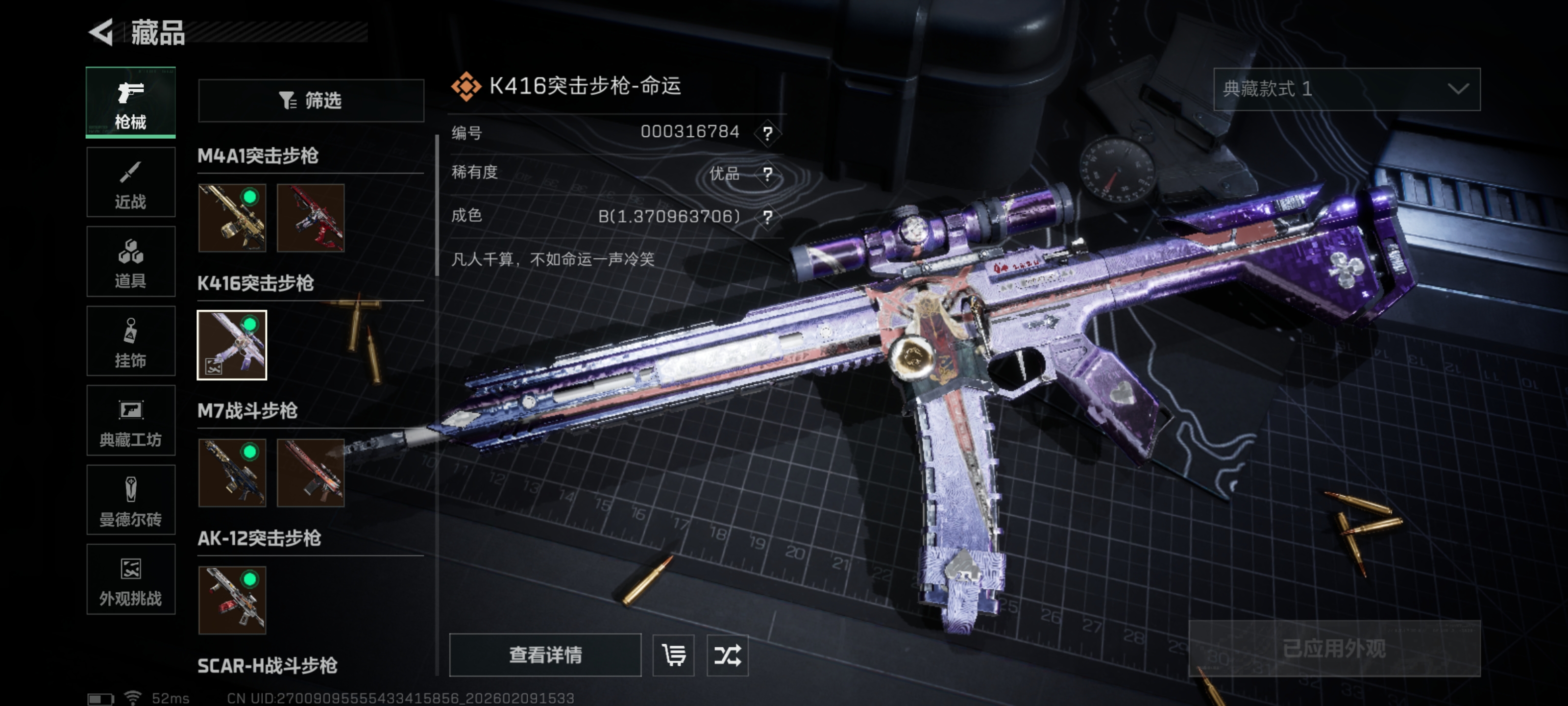
Task: Open the 典藏工坊 workshop tab
Action: pos(131,421)
